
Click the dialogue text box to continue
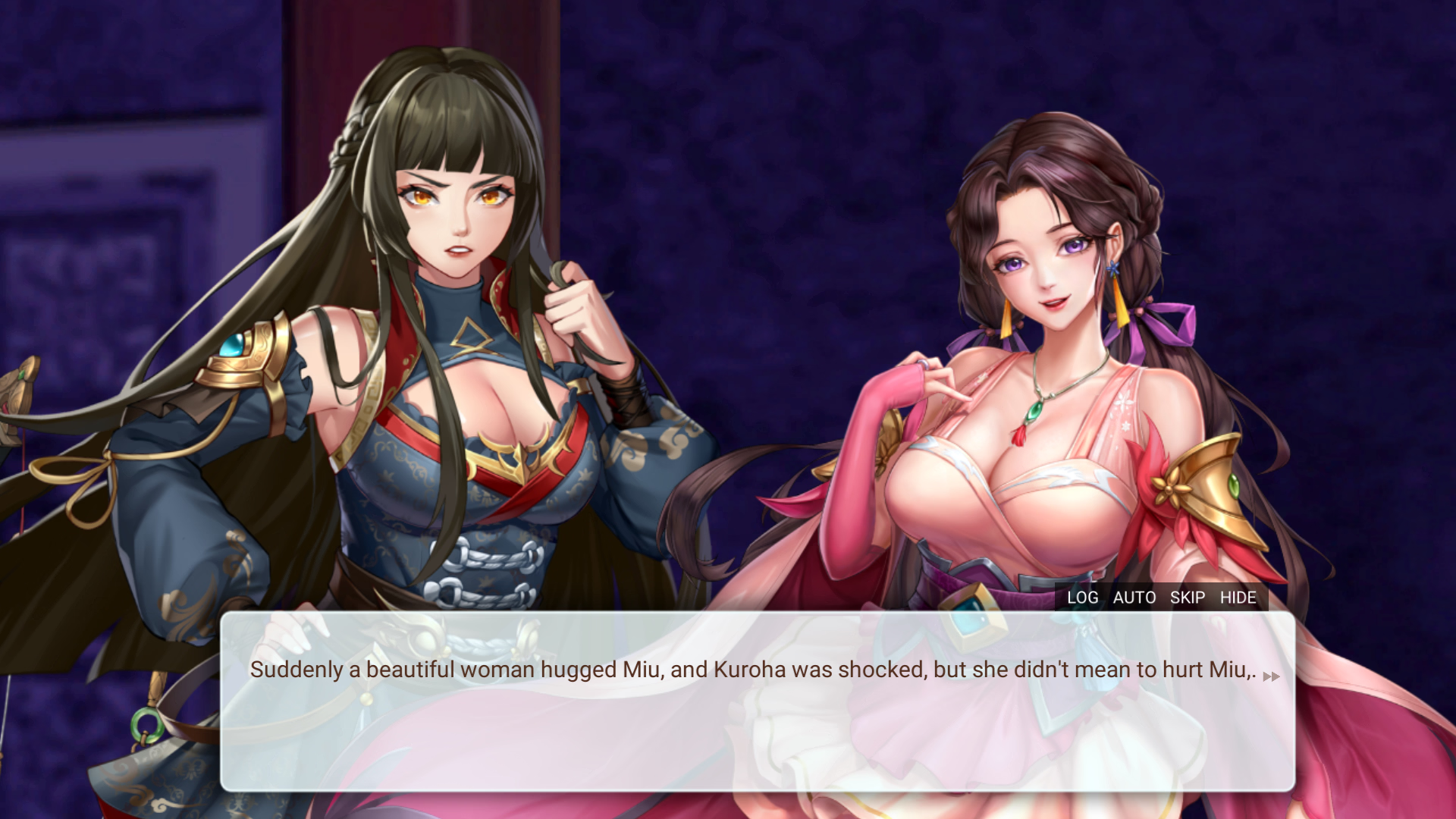click(x=757, y=728)
